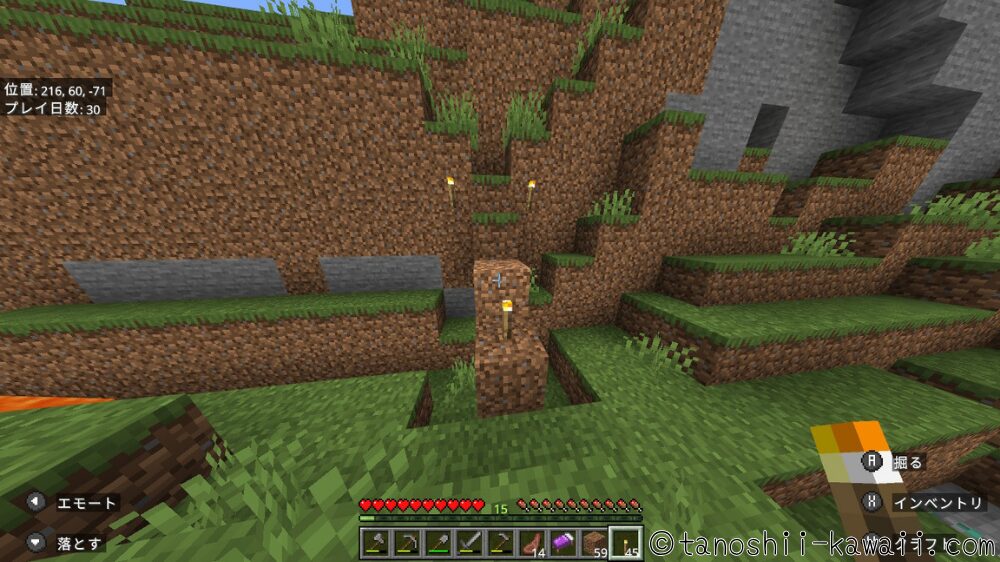
Task: Choose the shovel hotbar slot
Action: pyautogui.click(x=439, y=542)
